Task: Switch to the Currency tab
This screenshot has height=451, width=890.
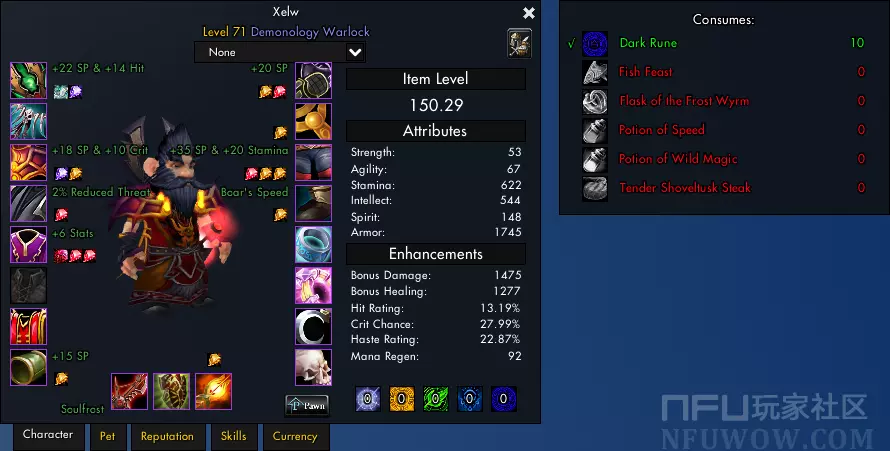Action: pos(295,436)
